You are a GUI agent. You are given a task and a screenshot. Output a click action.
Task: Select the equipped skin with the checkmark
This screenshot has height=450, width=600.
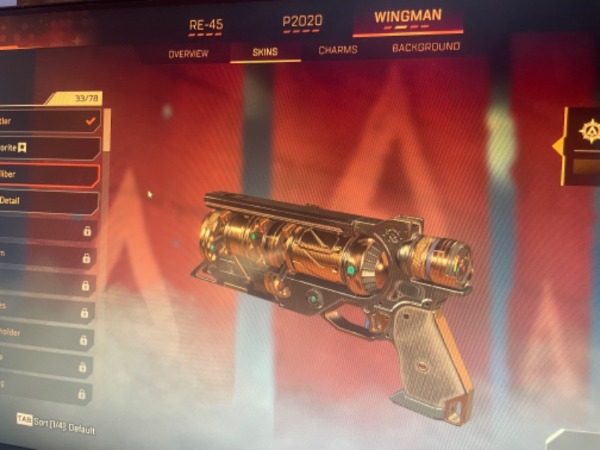(x=48, y=121)
